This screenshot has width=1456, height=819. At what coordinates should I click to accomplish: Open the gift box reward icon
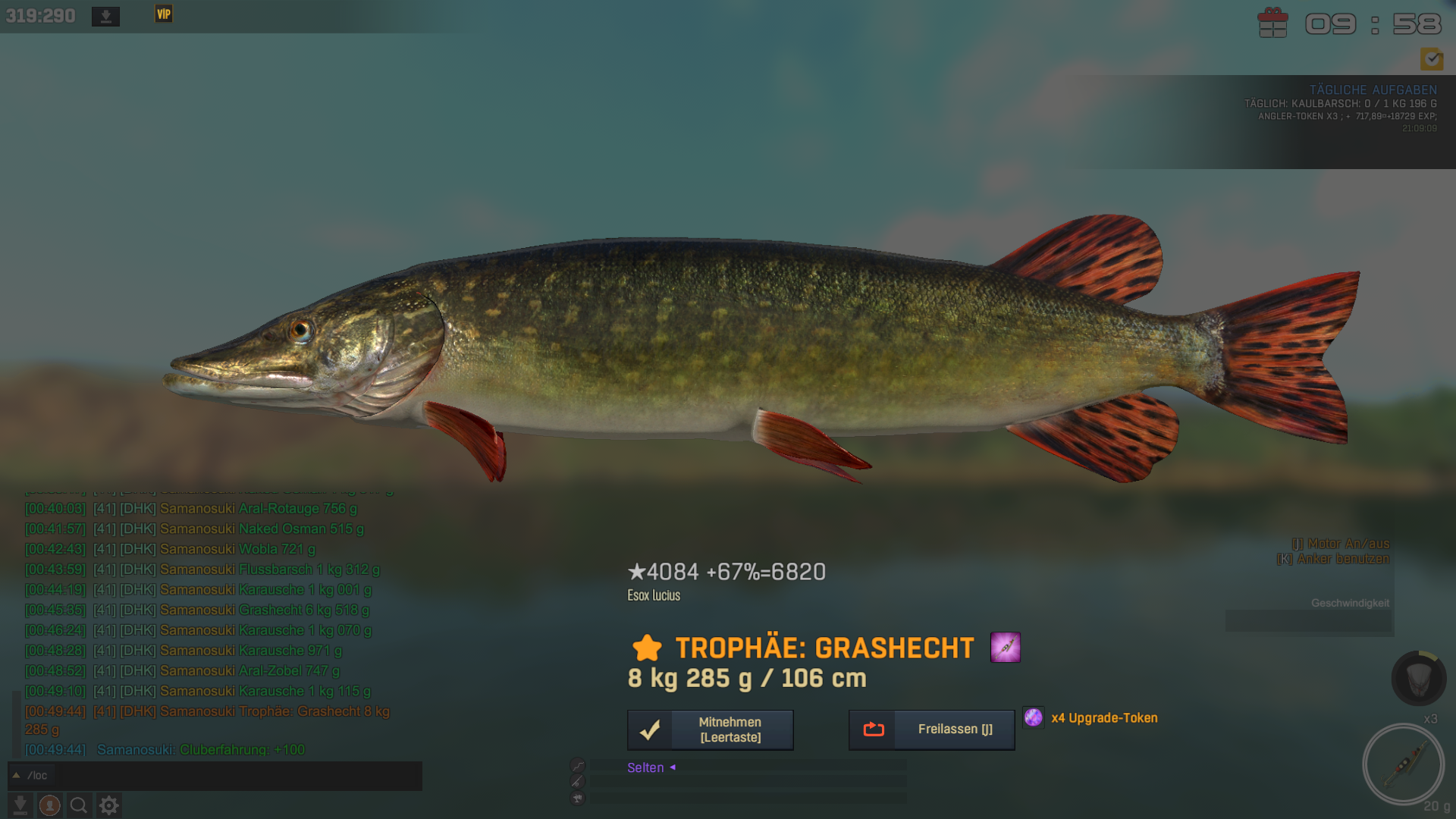click(1272, 23)
